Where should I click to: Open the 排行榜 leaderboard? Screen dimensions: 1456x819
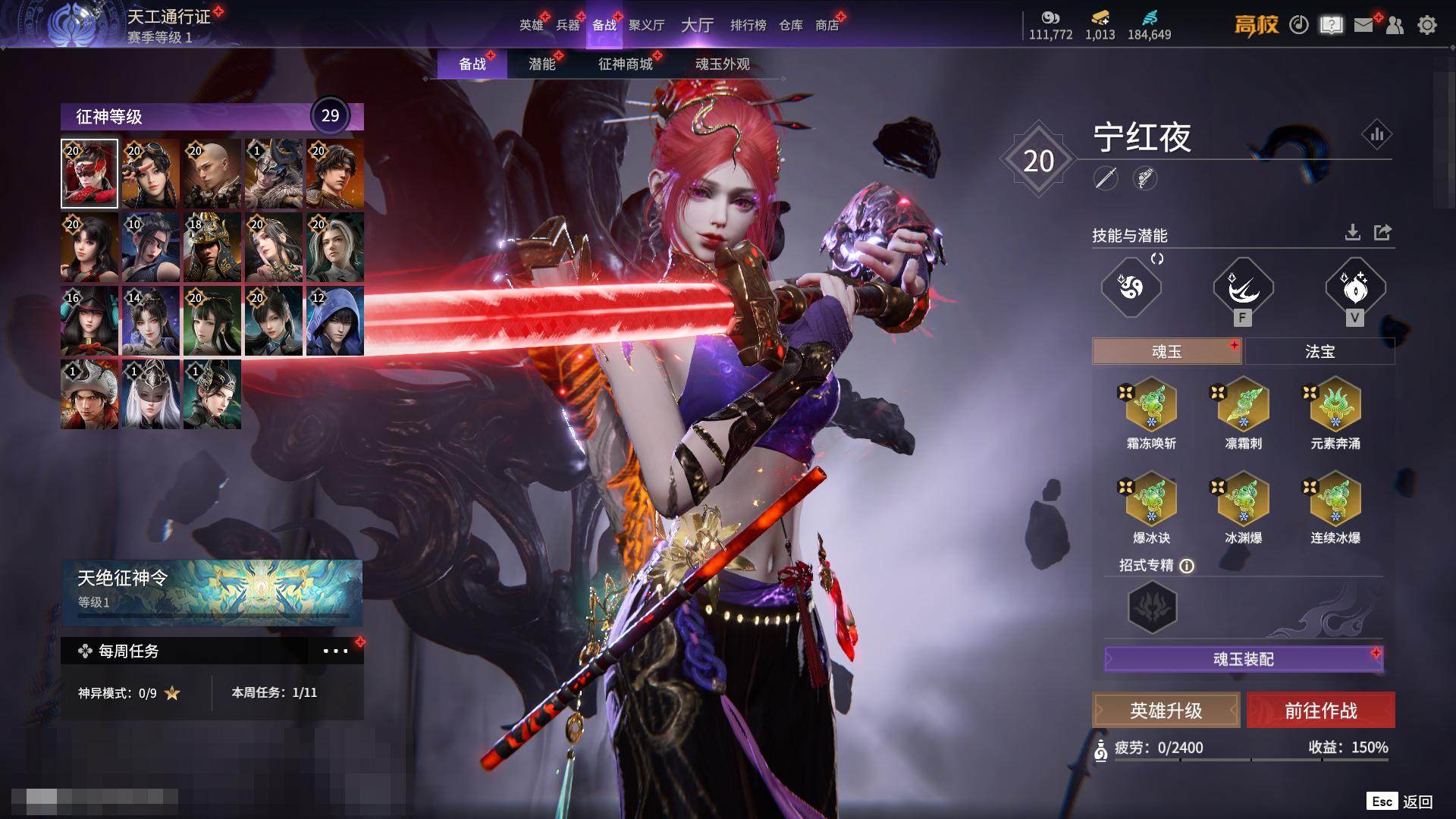point(748,25)
